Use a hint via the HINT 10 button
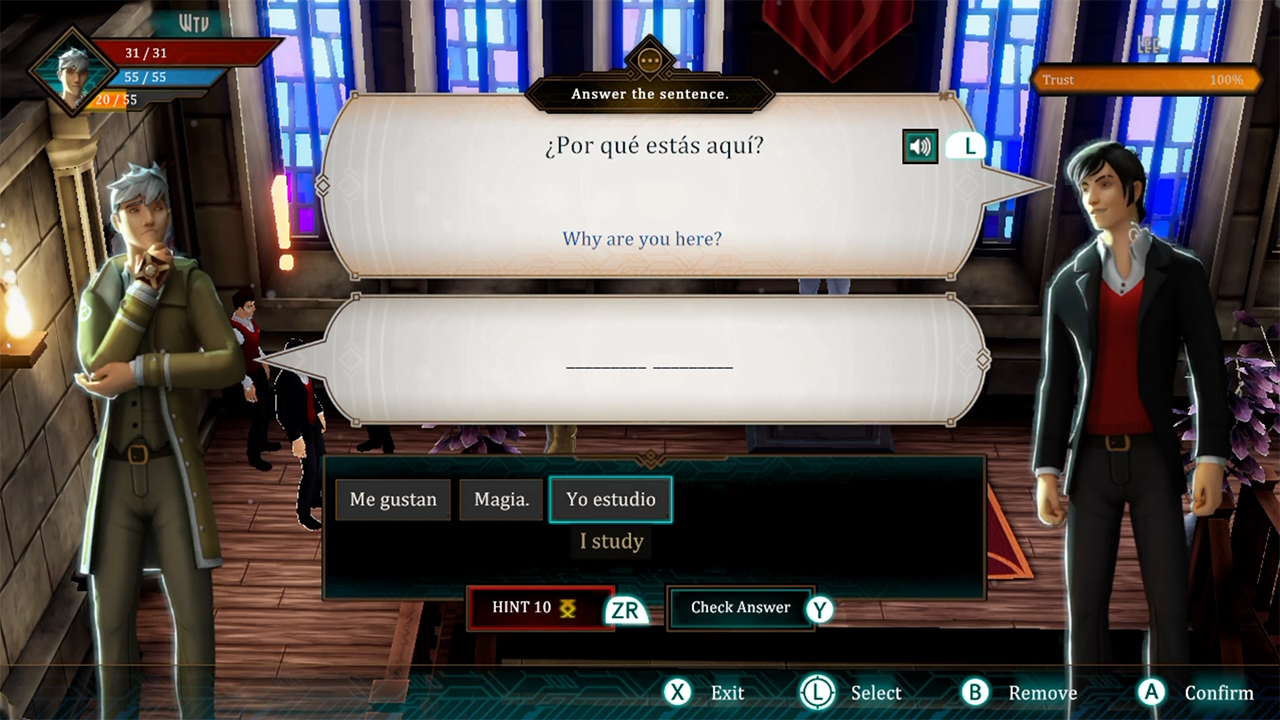 [530, 607]
